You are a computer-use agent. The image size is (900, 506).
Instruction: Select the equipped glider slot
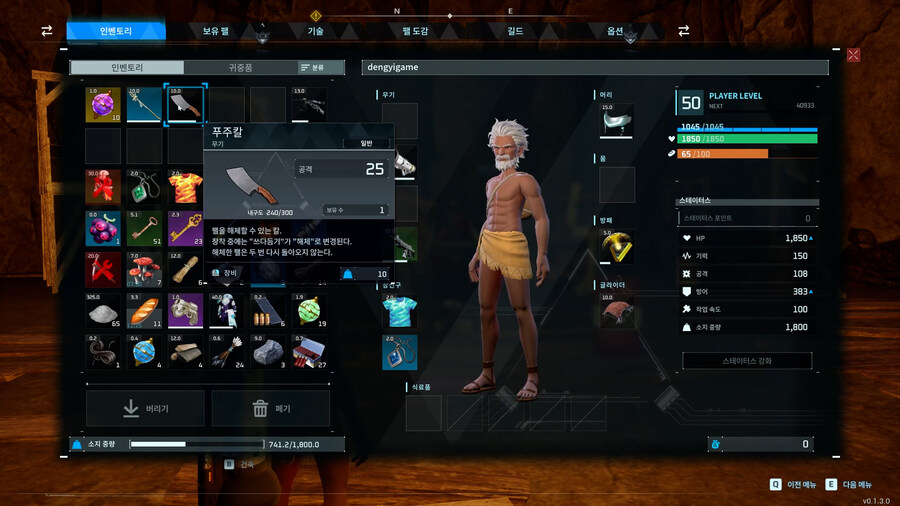[x=617, y=311]
